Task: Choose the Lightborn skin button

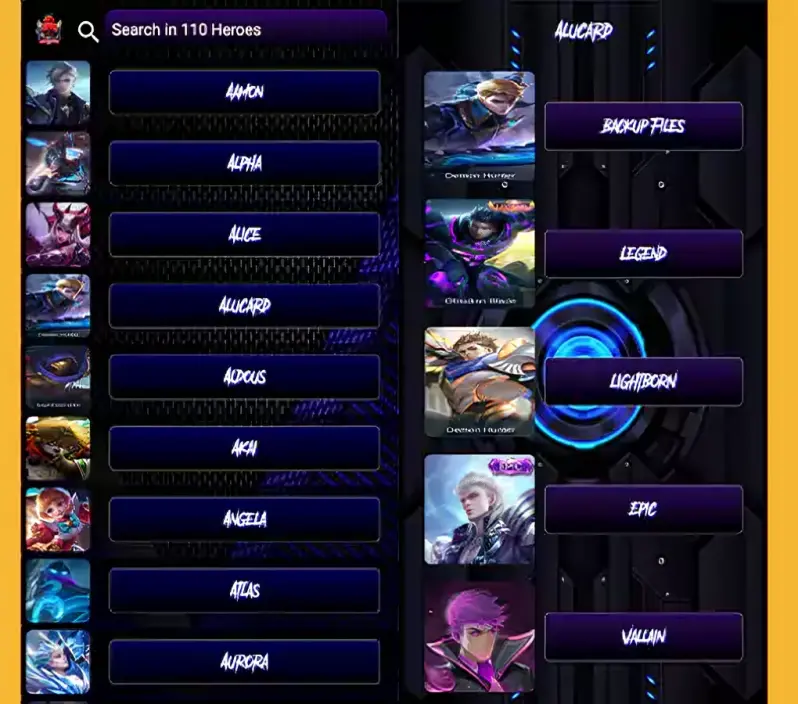Action: [643, 381]
